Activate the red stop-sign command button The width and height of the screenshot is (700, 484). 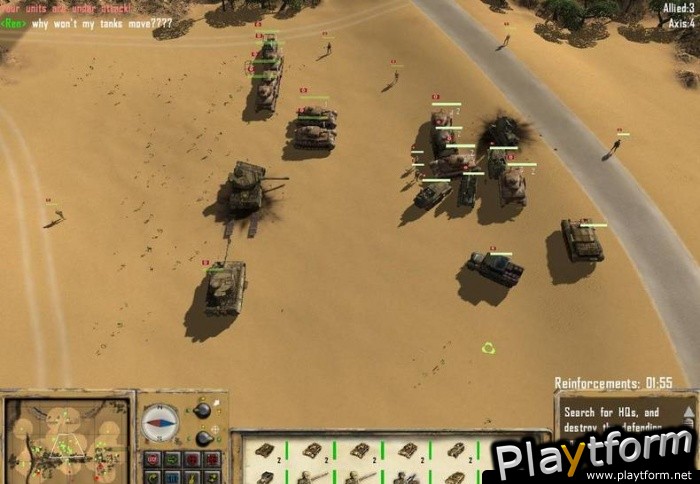tap(152, 460)
